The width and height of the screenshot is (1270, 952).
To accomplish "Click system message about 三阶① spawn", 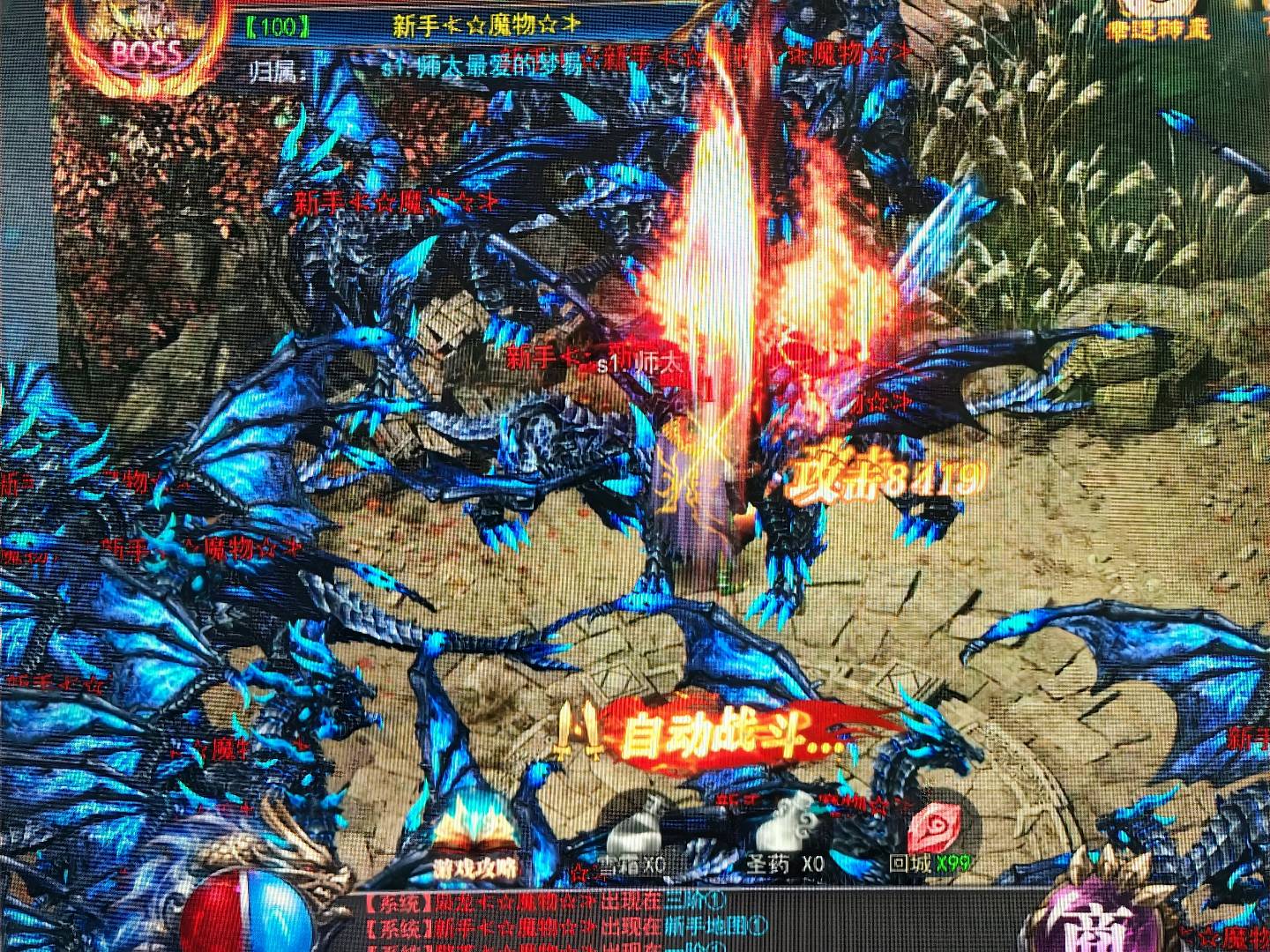I will pyautogui.click(x=547, y=903).
